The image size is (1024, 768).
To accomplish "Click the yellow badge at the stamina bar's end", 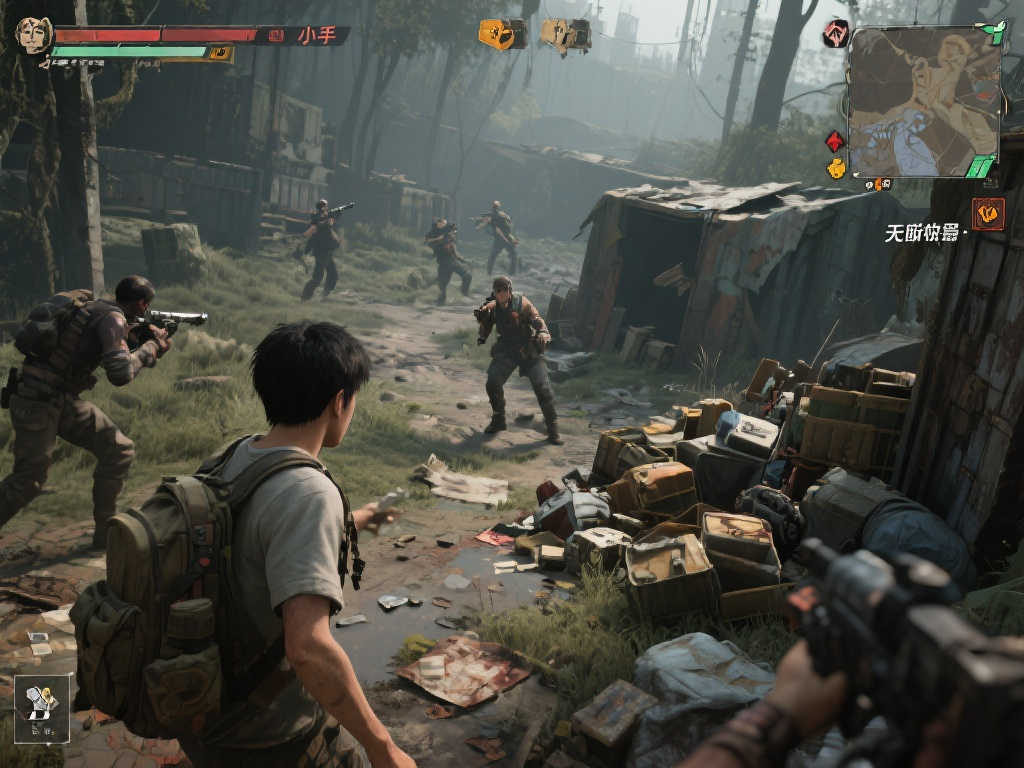I will click(x=220, y=53).
